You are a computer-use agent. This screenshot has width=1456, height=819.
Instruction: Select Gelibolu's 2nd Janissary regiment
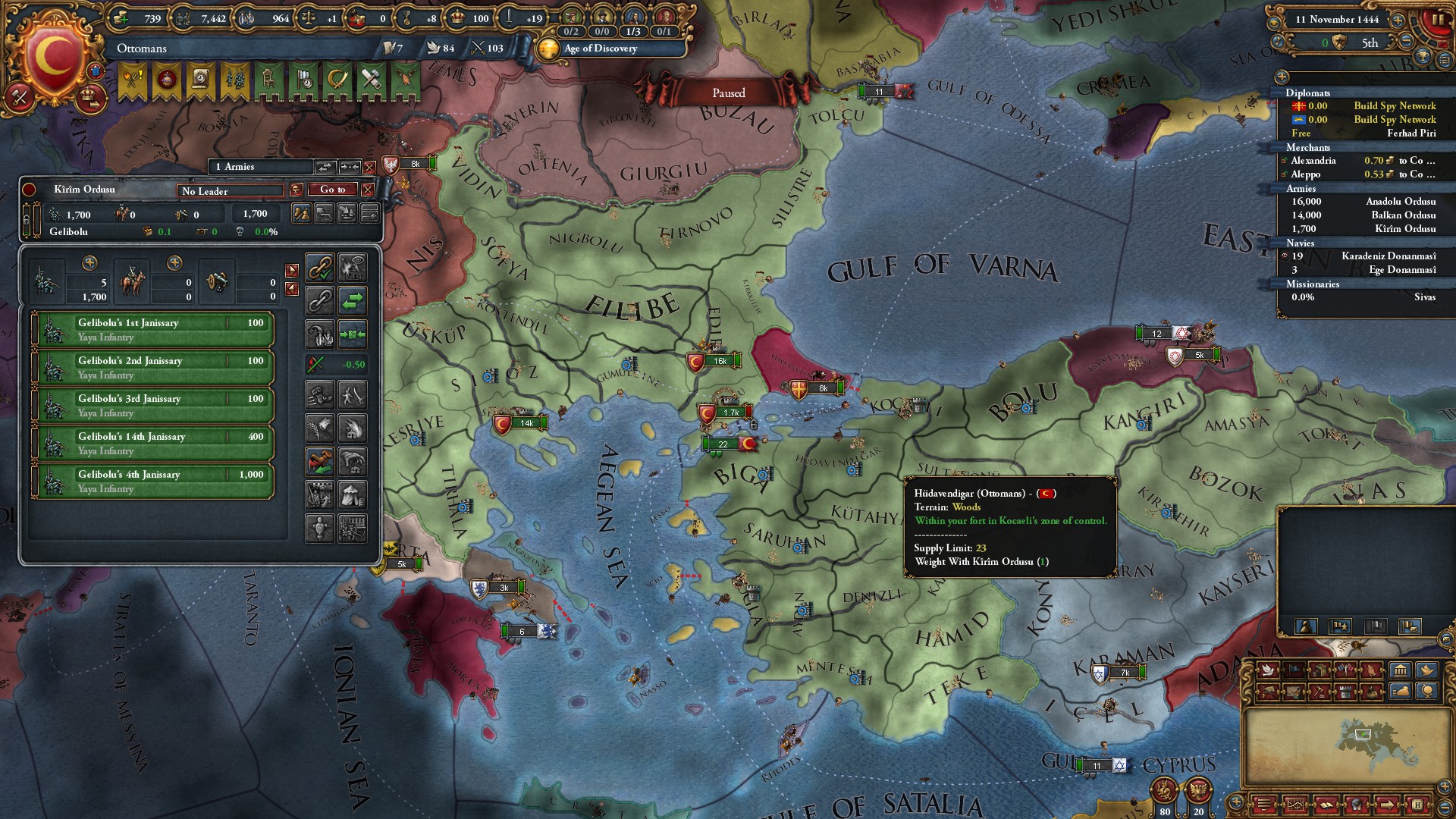pos(153,368)
